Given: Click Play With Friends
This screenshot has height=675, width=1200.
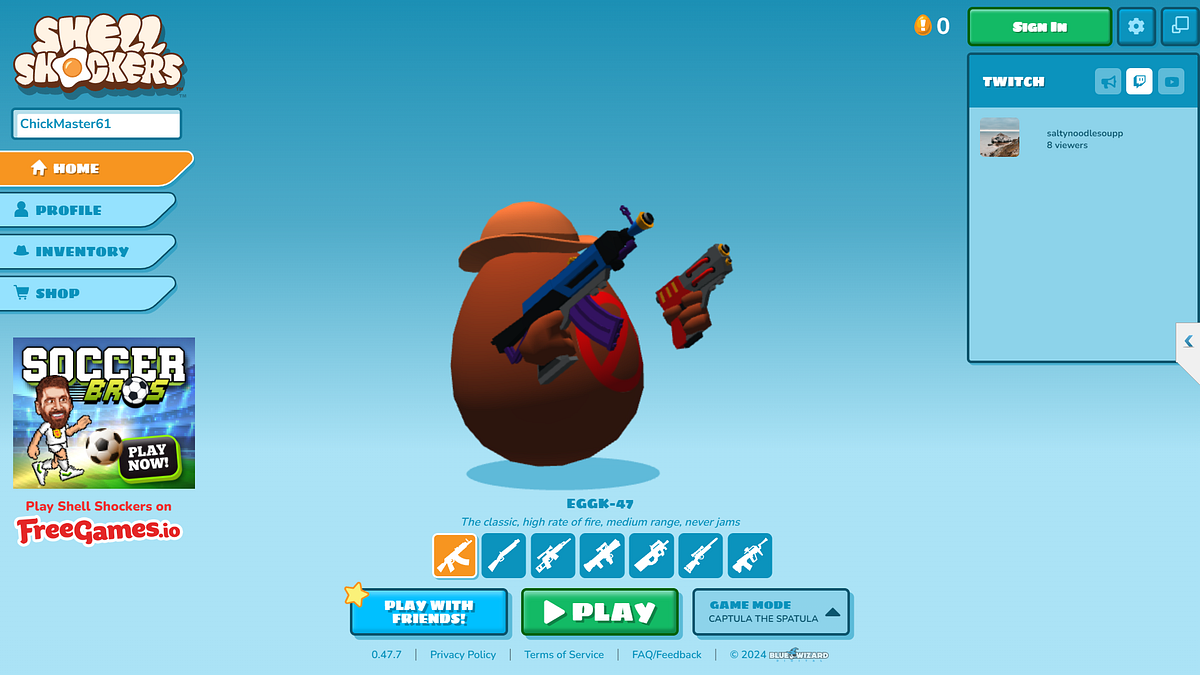Looking at the screenshot, I should click(x=429, y=612).
